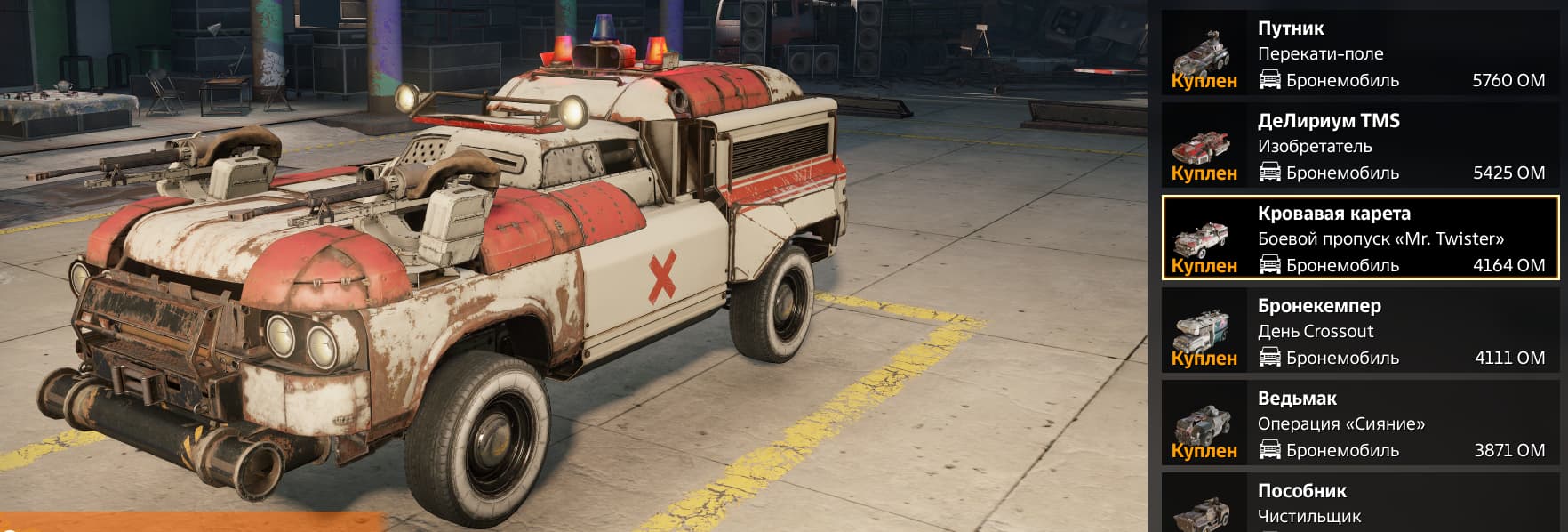
Task: Select the Кровавая карета entry
Action: coord(1360,238)
